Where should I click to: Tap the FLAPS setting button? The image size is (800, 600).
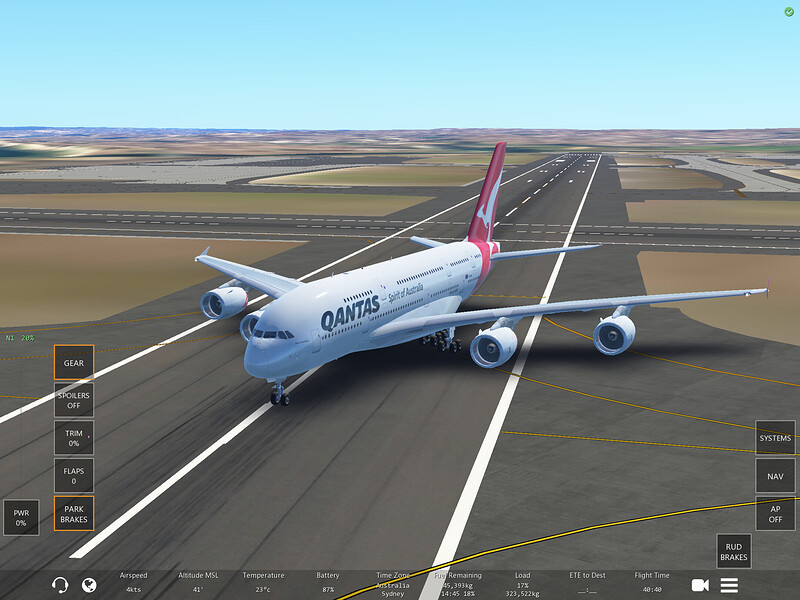74,475
